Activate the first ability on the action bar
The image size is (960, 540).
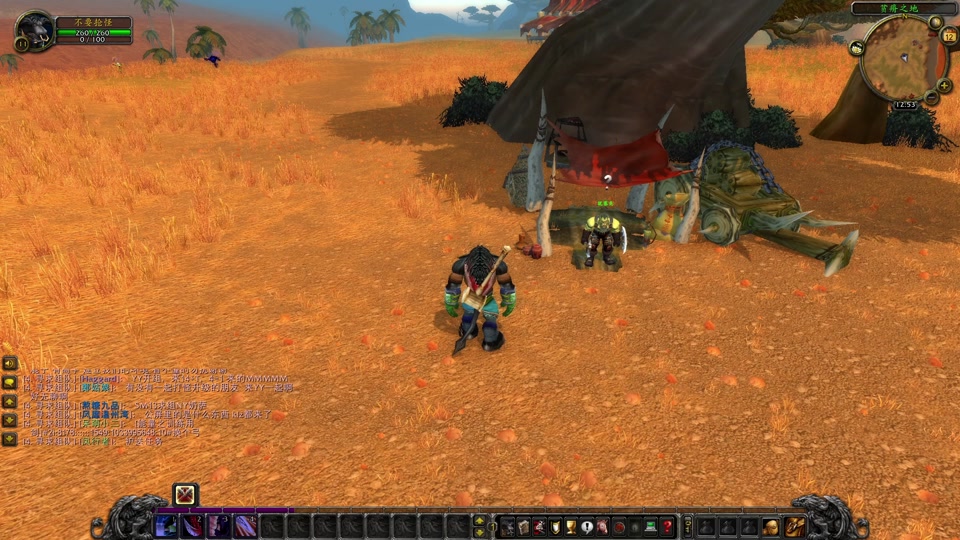click(x=167, y=526)
